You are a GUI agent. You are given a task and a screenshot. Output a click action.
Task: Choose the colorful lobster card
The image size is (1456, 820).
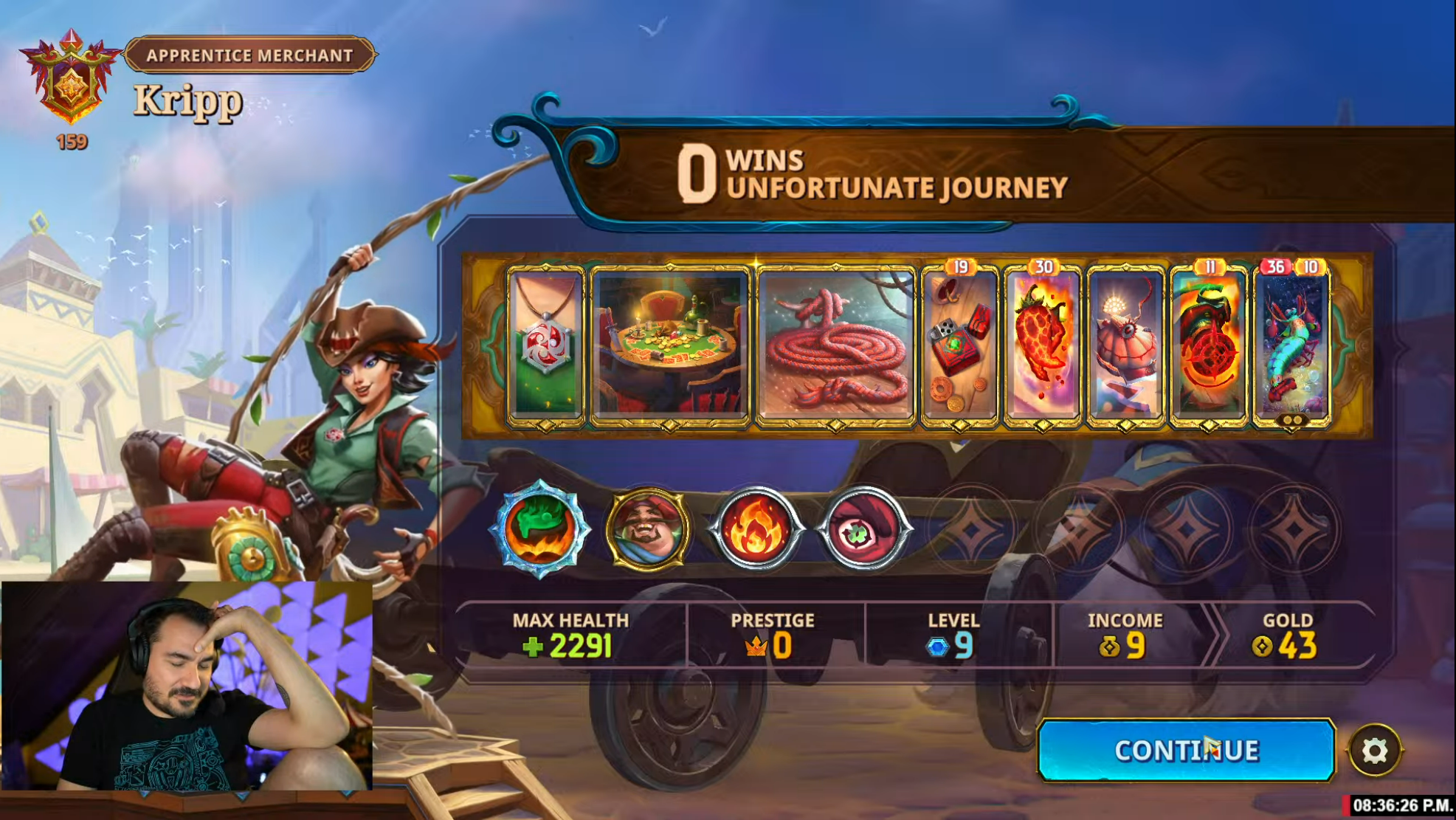coord(1291,345)
